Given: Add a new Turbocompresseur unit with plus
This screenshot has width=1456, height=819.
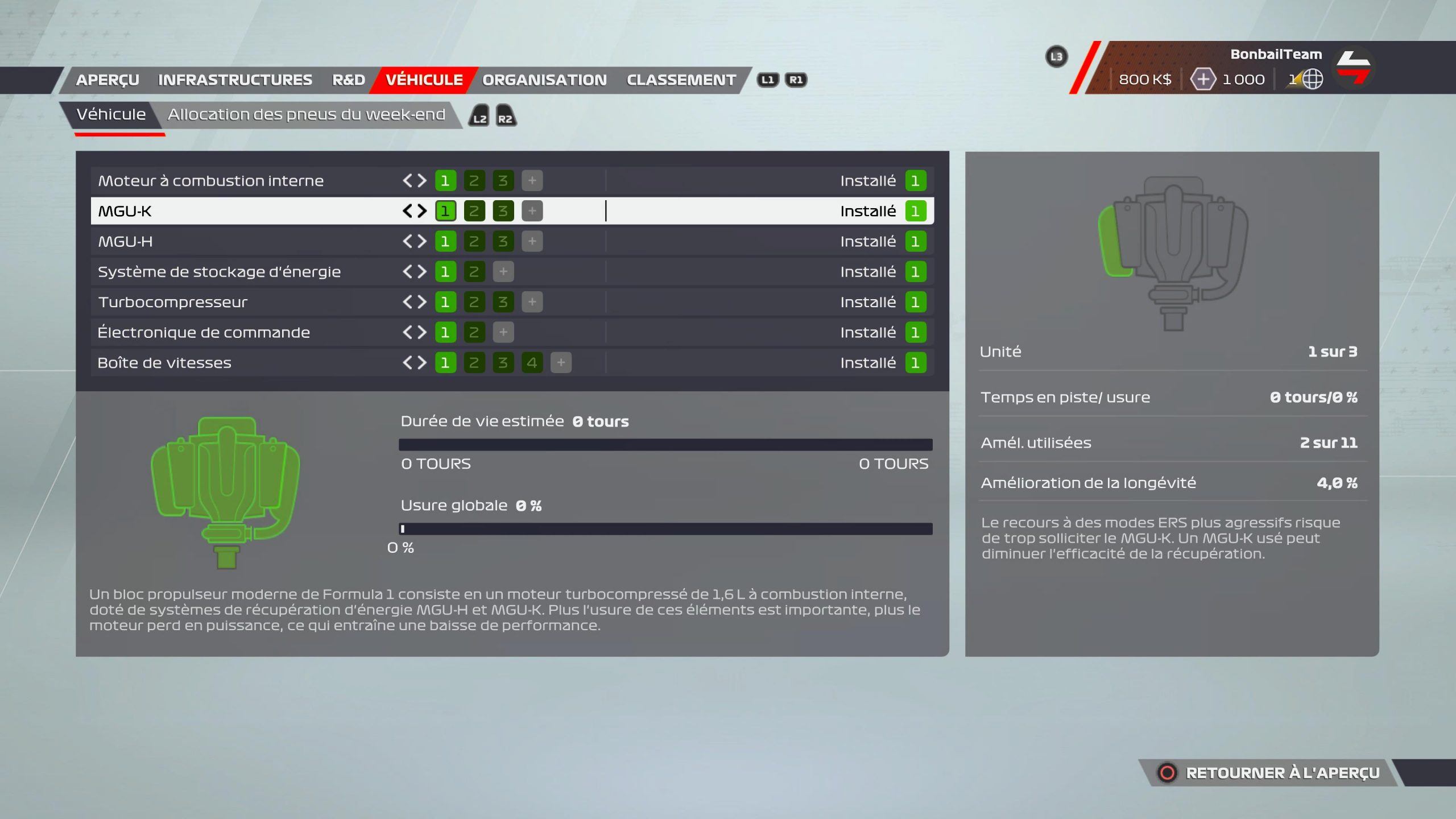Looking at the screenshot, I should tap(532, 302).
